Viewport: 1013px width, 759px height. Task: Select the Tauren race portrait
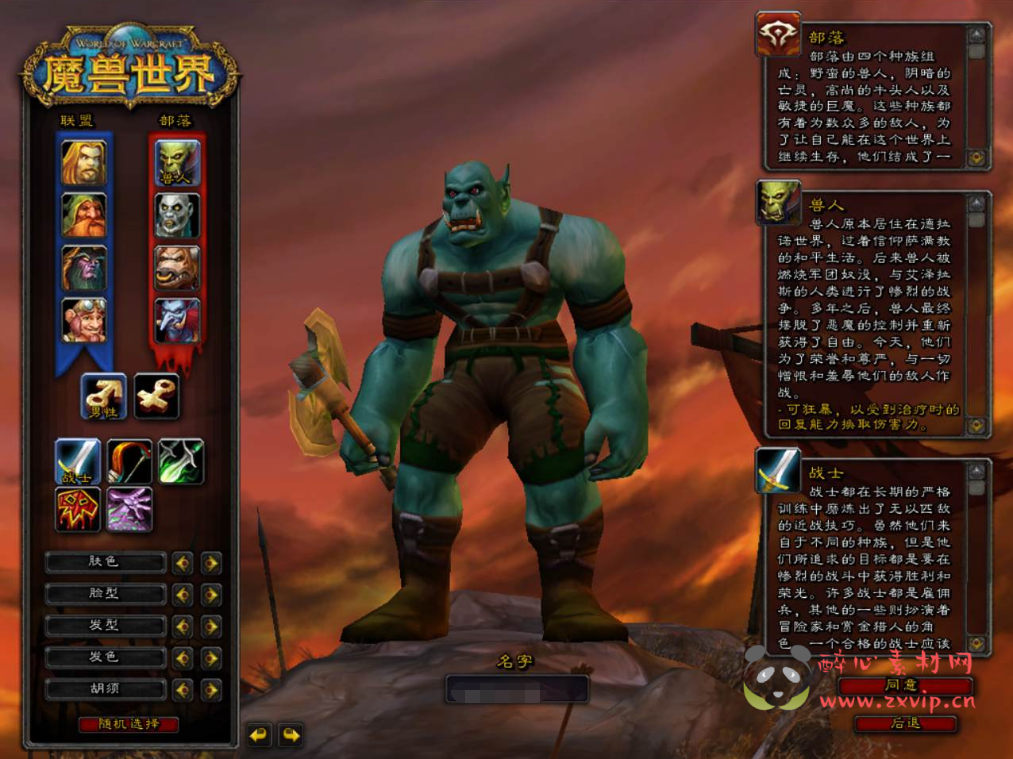[177, 268]
